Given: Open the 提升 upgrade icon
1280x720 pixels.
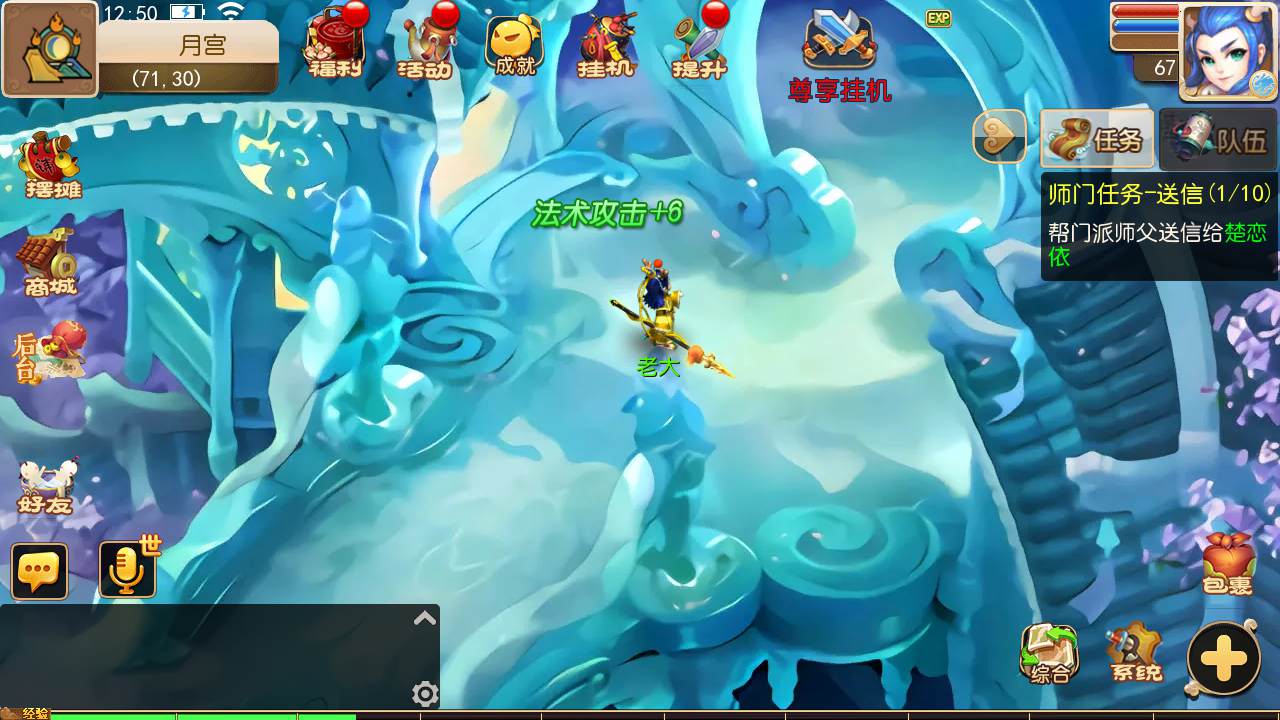Looking at the screenshot, I should (x=697, y=45).
